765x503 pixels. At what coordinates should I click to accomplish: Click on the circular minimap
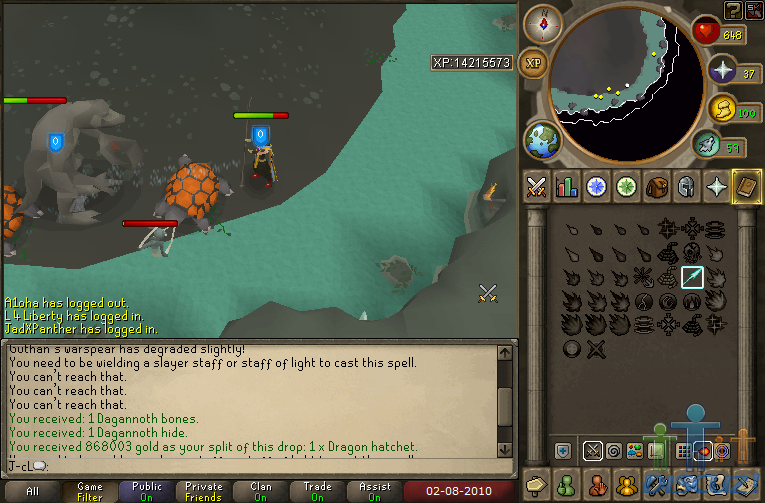point(627,84)
